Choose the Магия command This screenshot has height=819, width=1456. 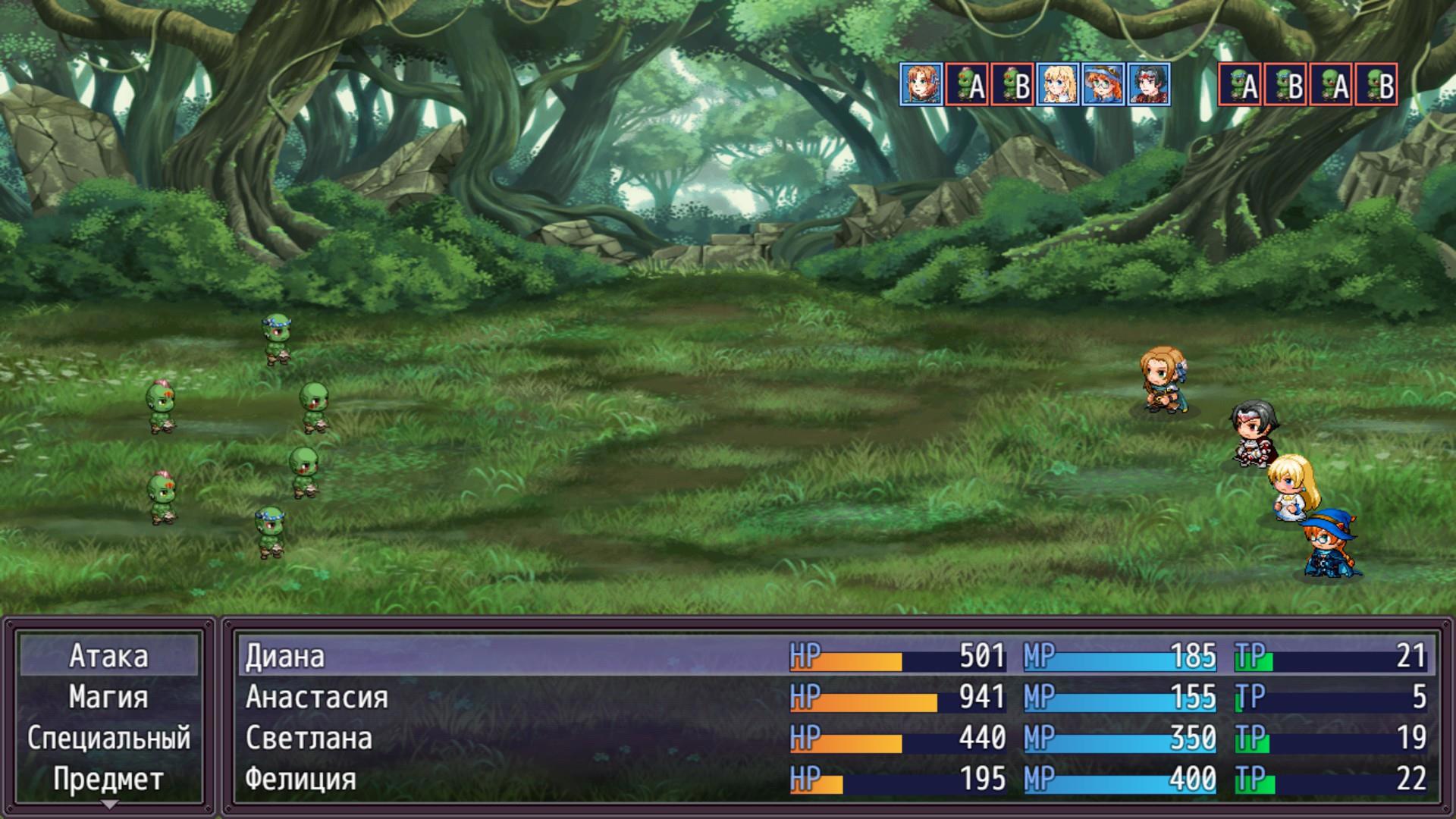(108, 697)
